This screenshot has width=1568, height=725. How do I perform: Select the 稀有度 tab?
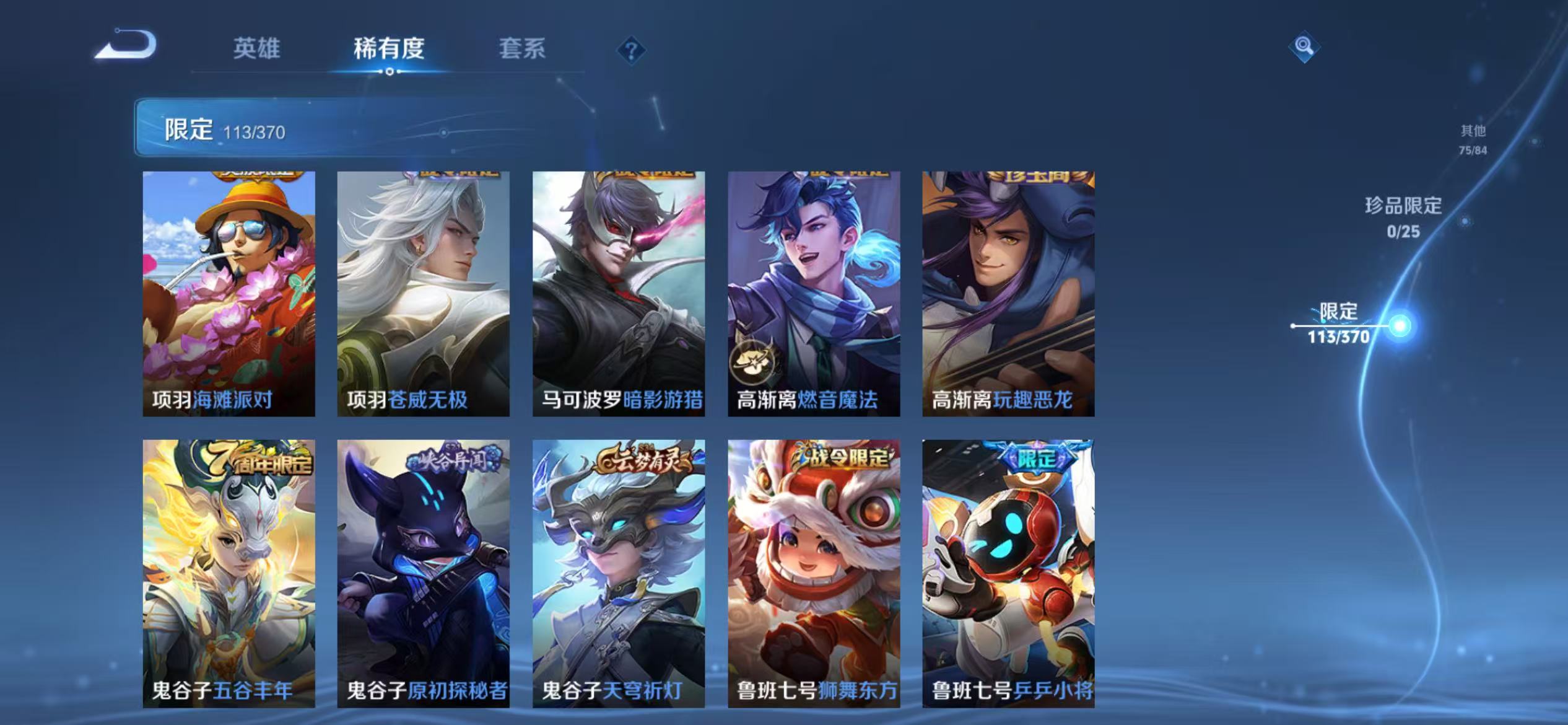click(390, 50)
